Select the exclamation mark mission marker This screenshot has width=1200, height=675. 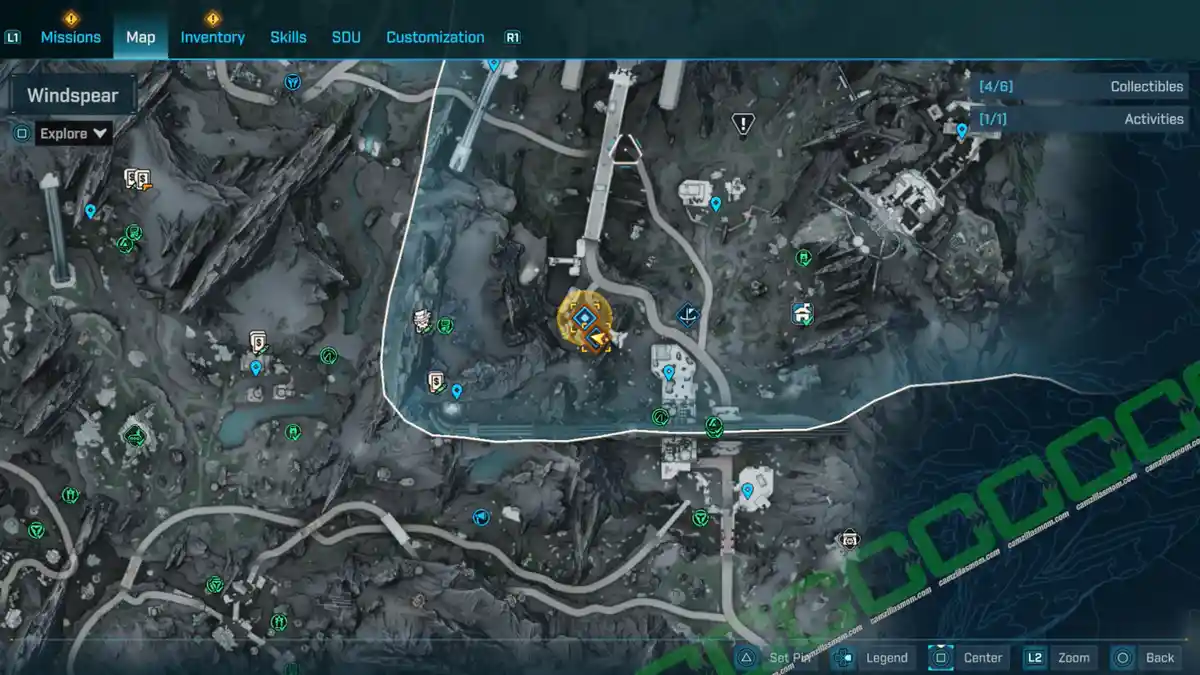click(743, 124)
